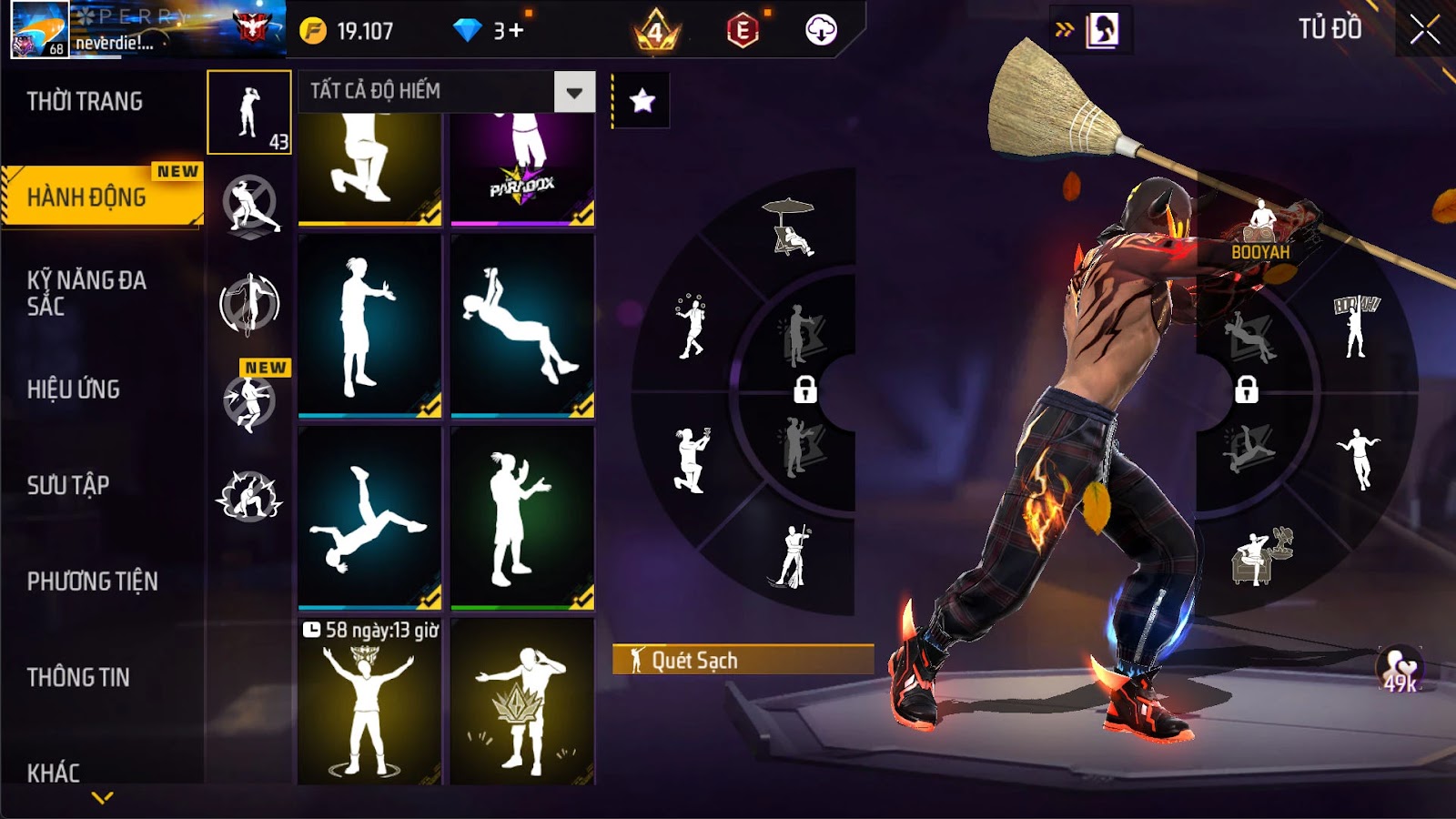
Task: Select the beach umbrella lounge emote slot
Action: click(788, 227)
